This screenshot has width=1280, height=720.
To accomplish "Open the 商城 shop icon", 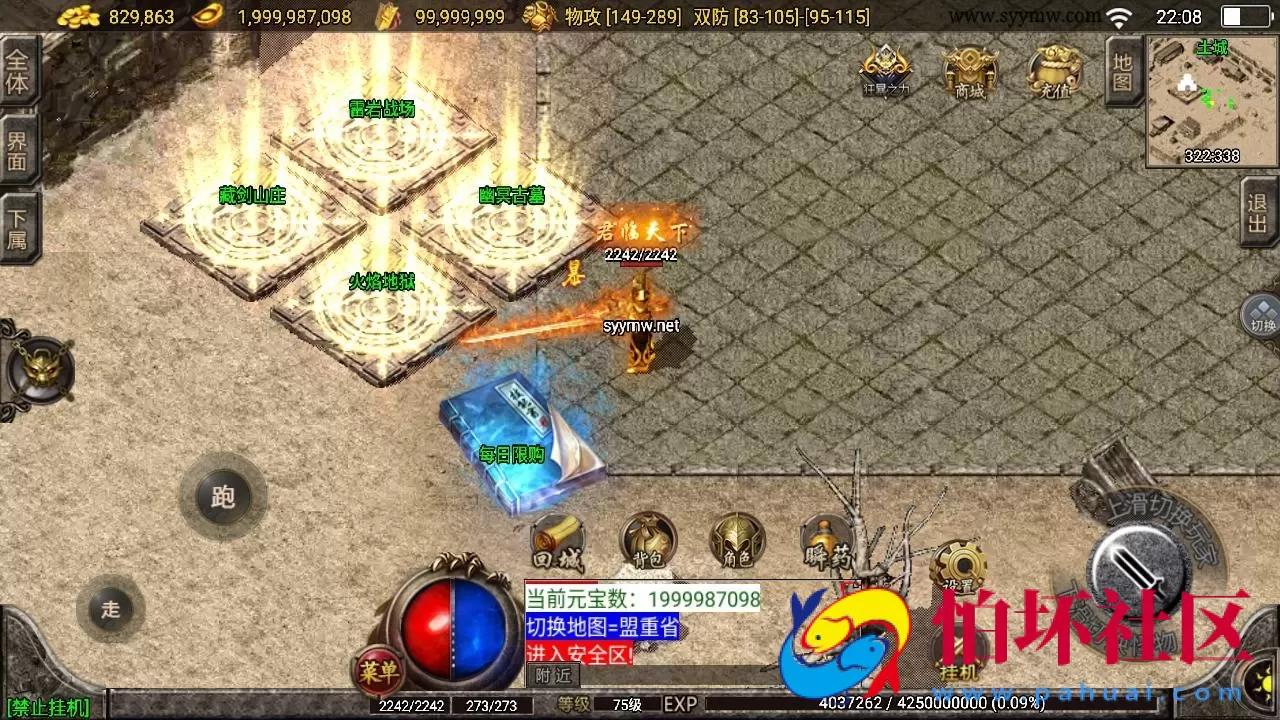I will (968, 70).
